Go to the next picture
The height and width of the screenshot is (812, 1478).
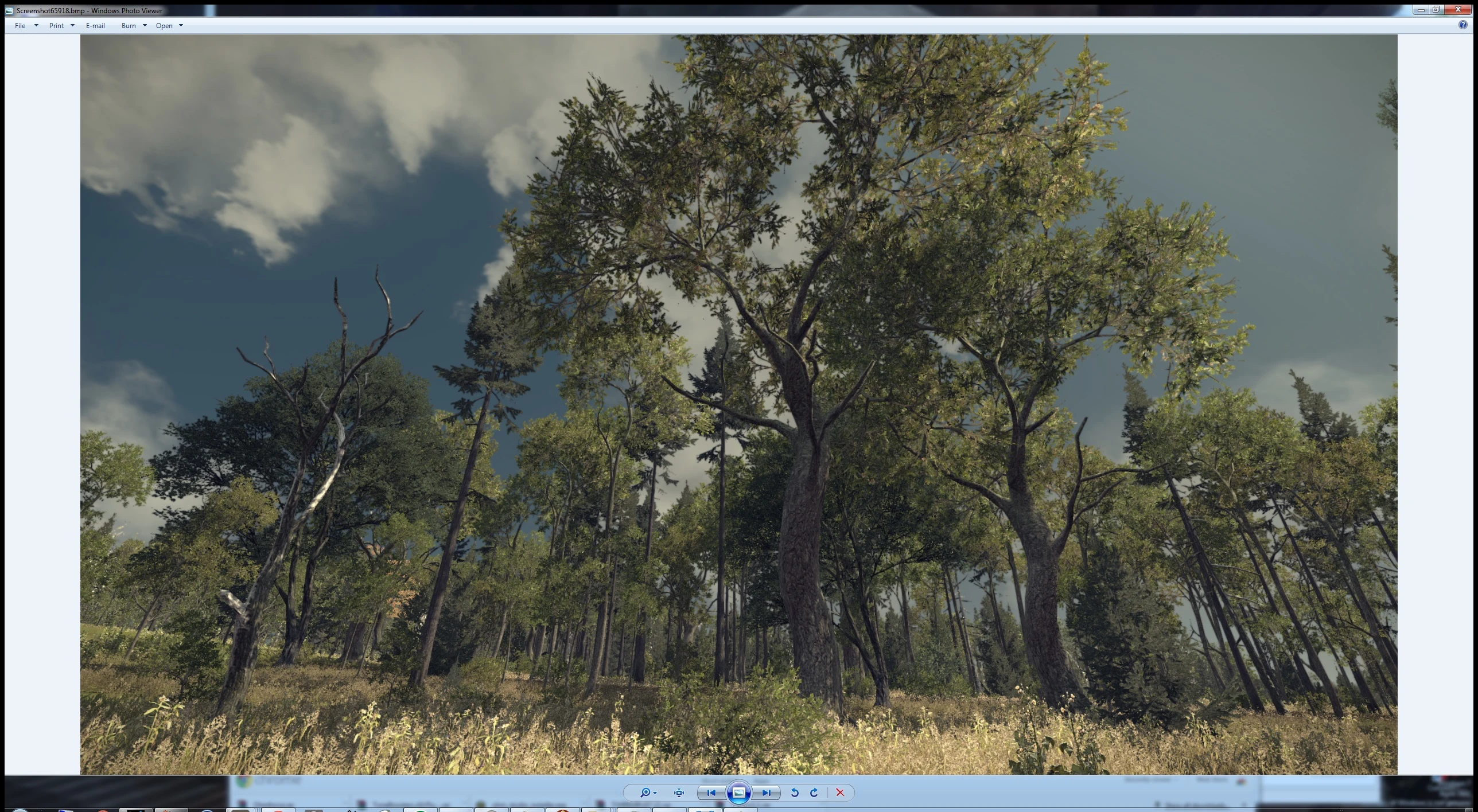click(767, 793)
